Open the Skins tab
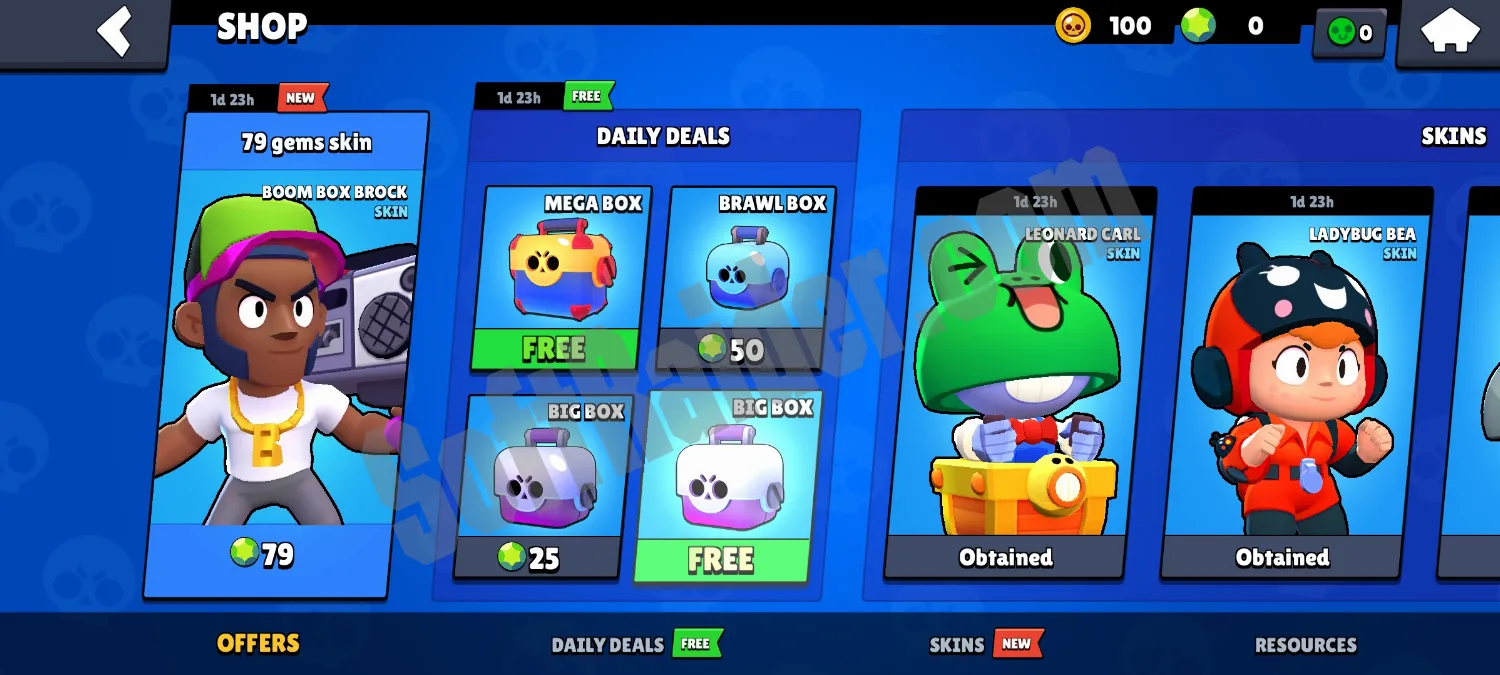This screenshot has width=1500, height=675. (957, 645)
